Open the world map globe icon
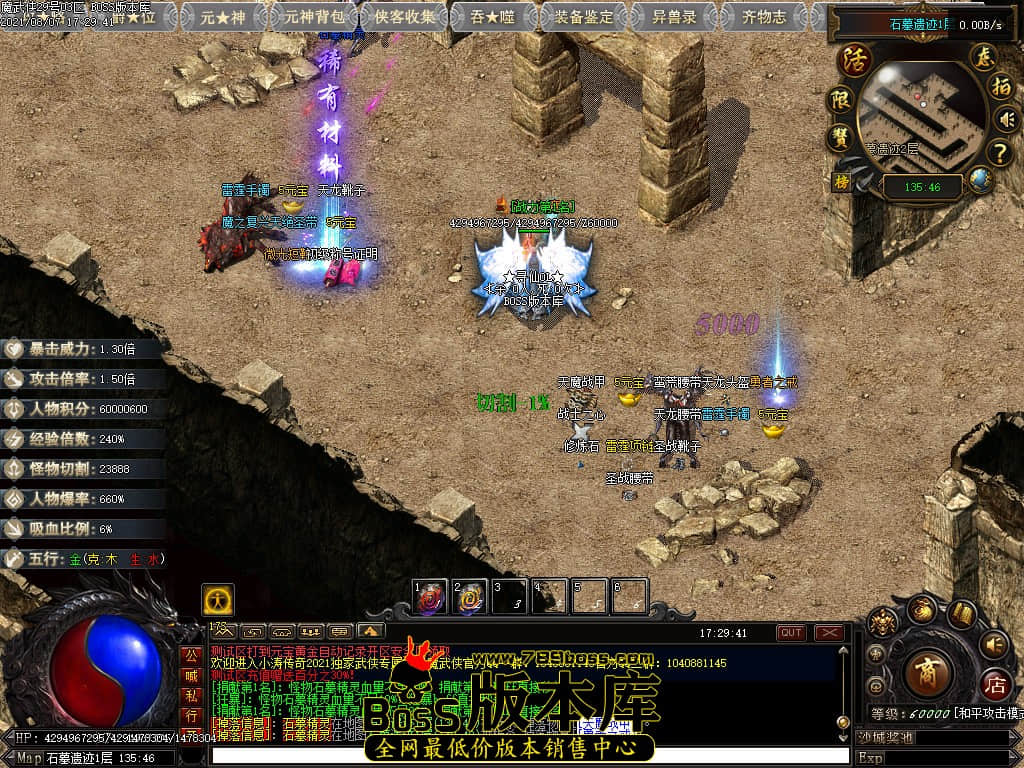The height and width of the screenshot is (768, 1024). pyautogui.click(x=980, y=181)
